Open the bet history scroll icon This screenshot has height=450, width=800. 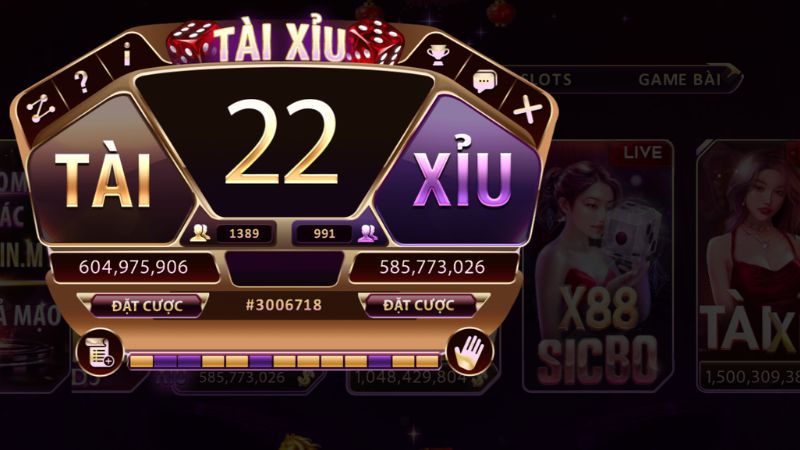click(98, 351)
